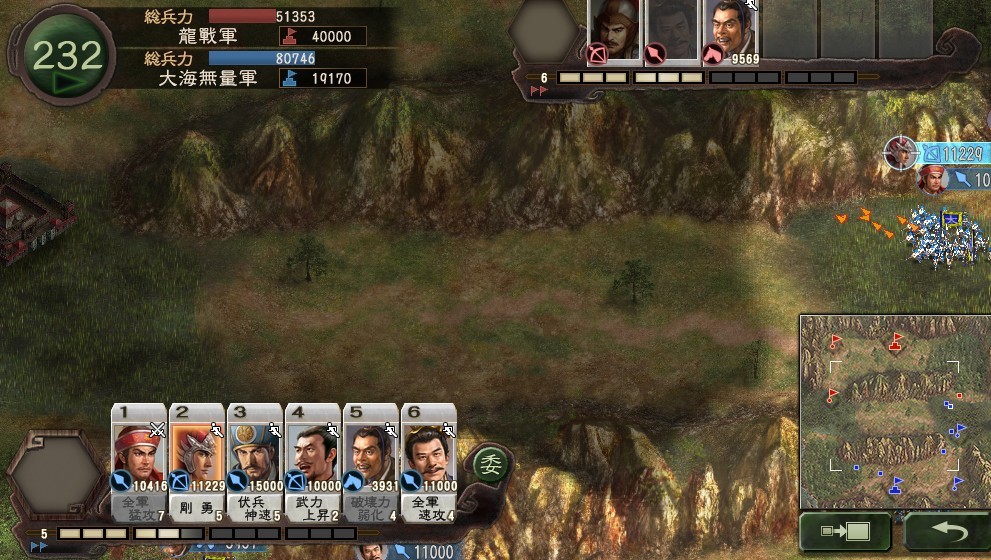Select enemy archer officer with brown helmet
The height and width of the screenshot is (560, 991).
(614, 31)
